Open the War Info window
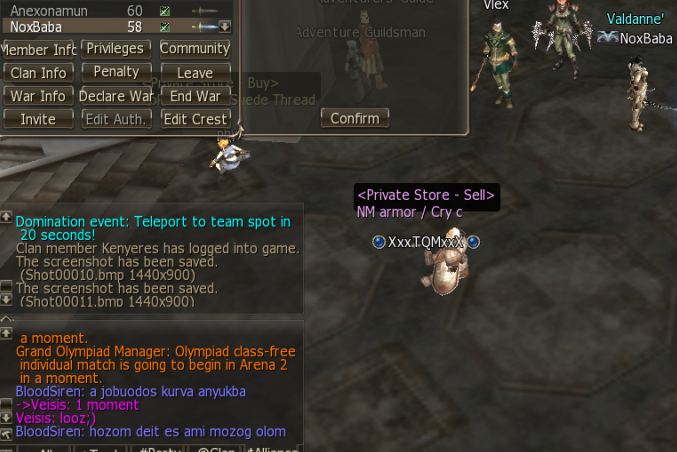This screenshot has width=677, height=452. click(39, 96)
